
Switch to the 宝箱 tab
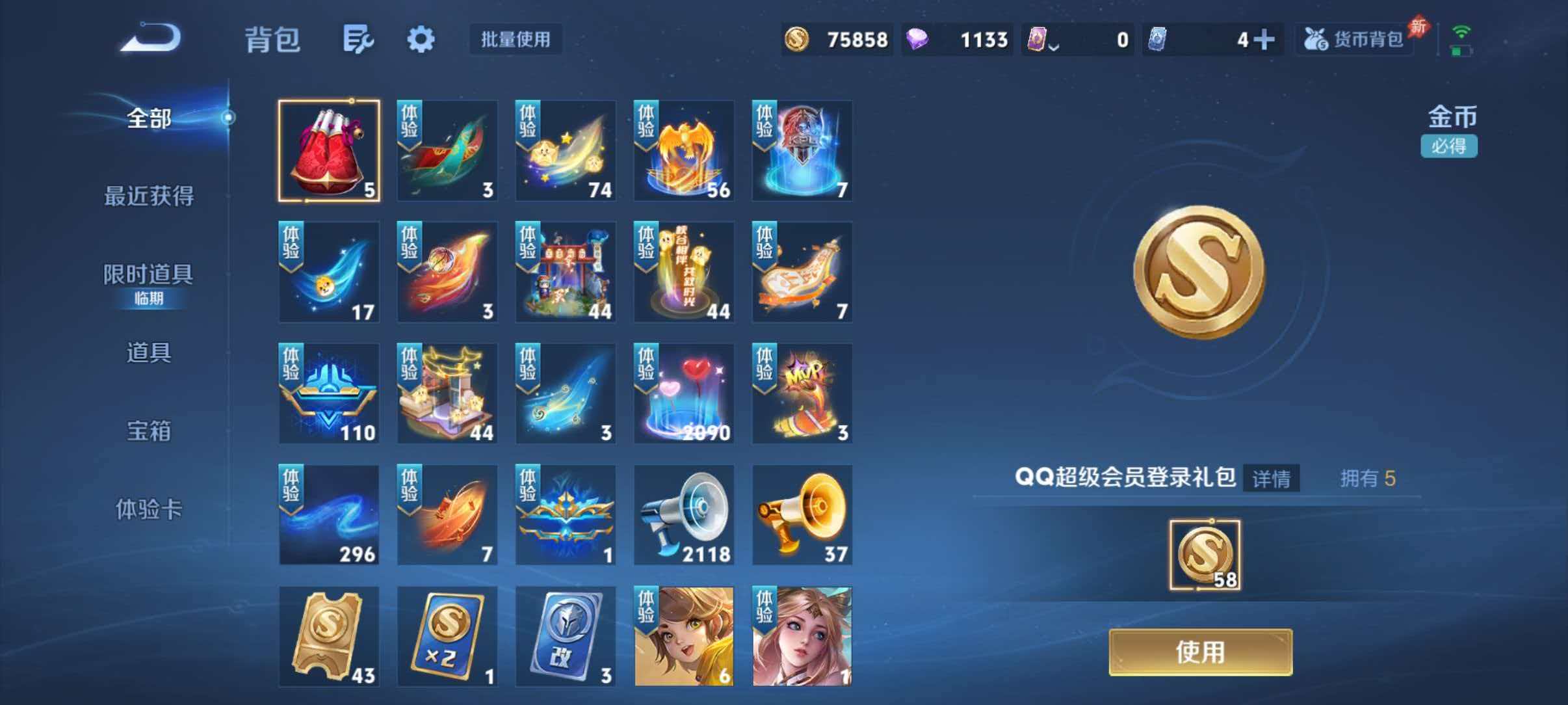pyautogui.click(x=150, y=431)
